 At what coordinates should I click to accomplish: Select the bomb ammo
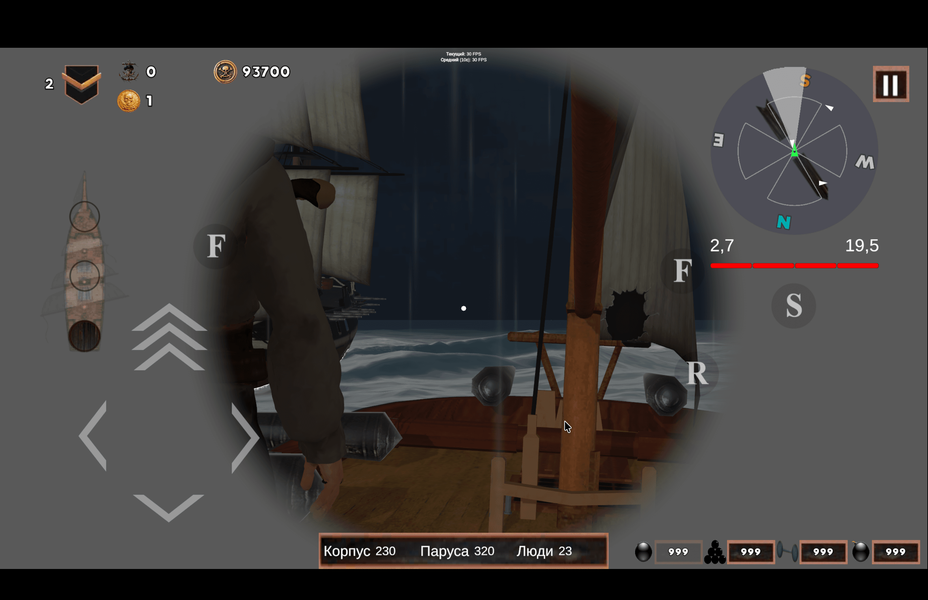coord(860,552)
